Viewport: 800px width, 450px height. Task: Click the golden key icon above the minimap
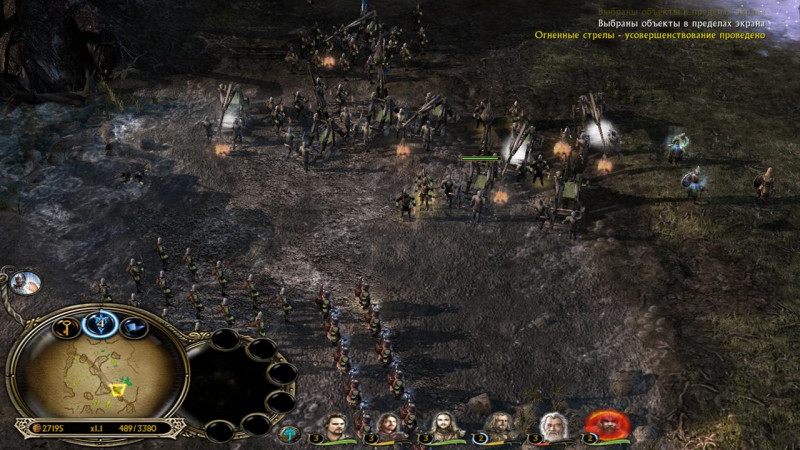pyautogui.click(x=69, y=327)
